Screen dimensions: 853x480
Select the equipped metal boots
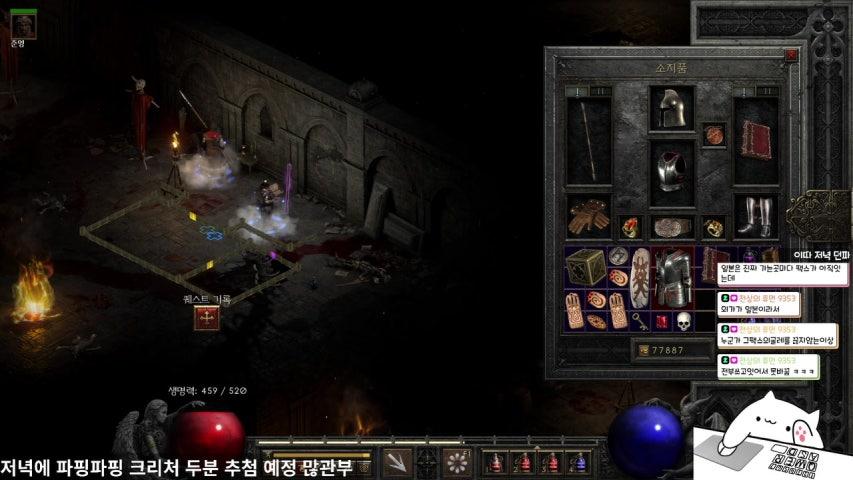click(756, 215)
